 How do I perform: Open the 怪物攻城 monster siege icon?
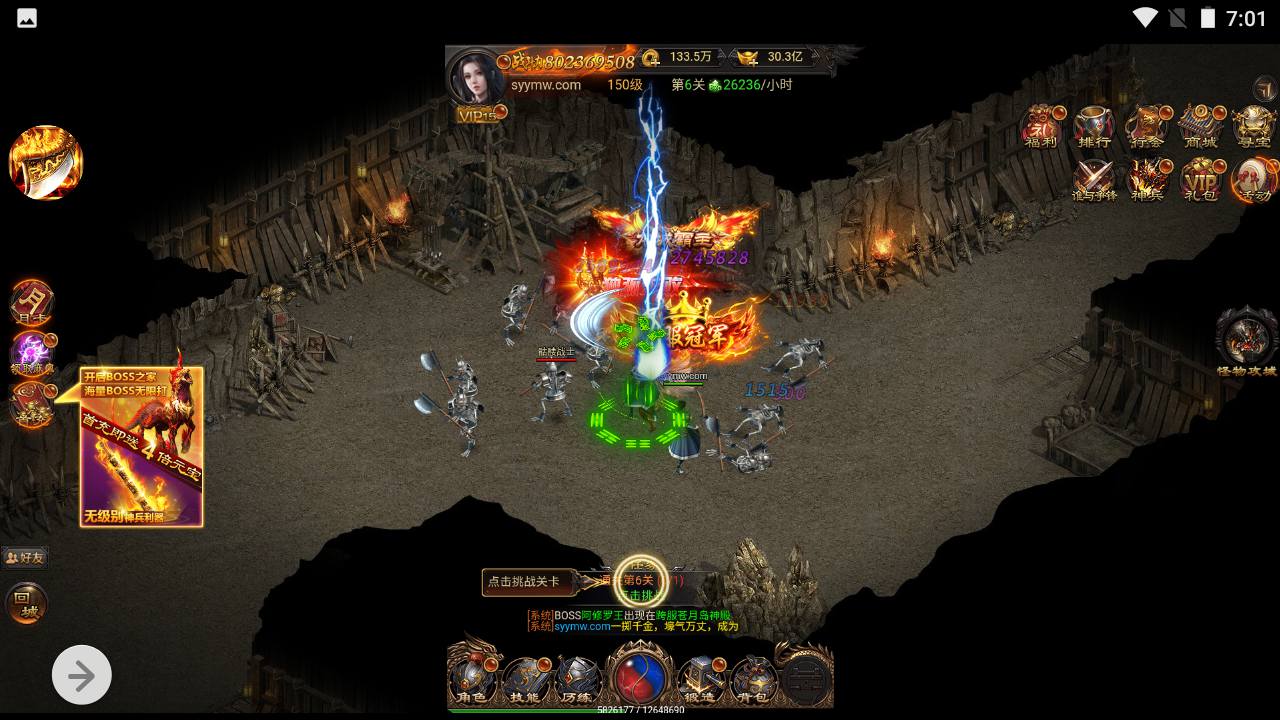point(1246,341)
